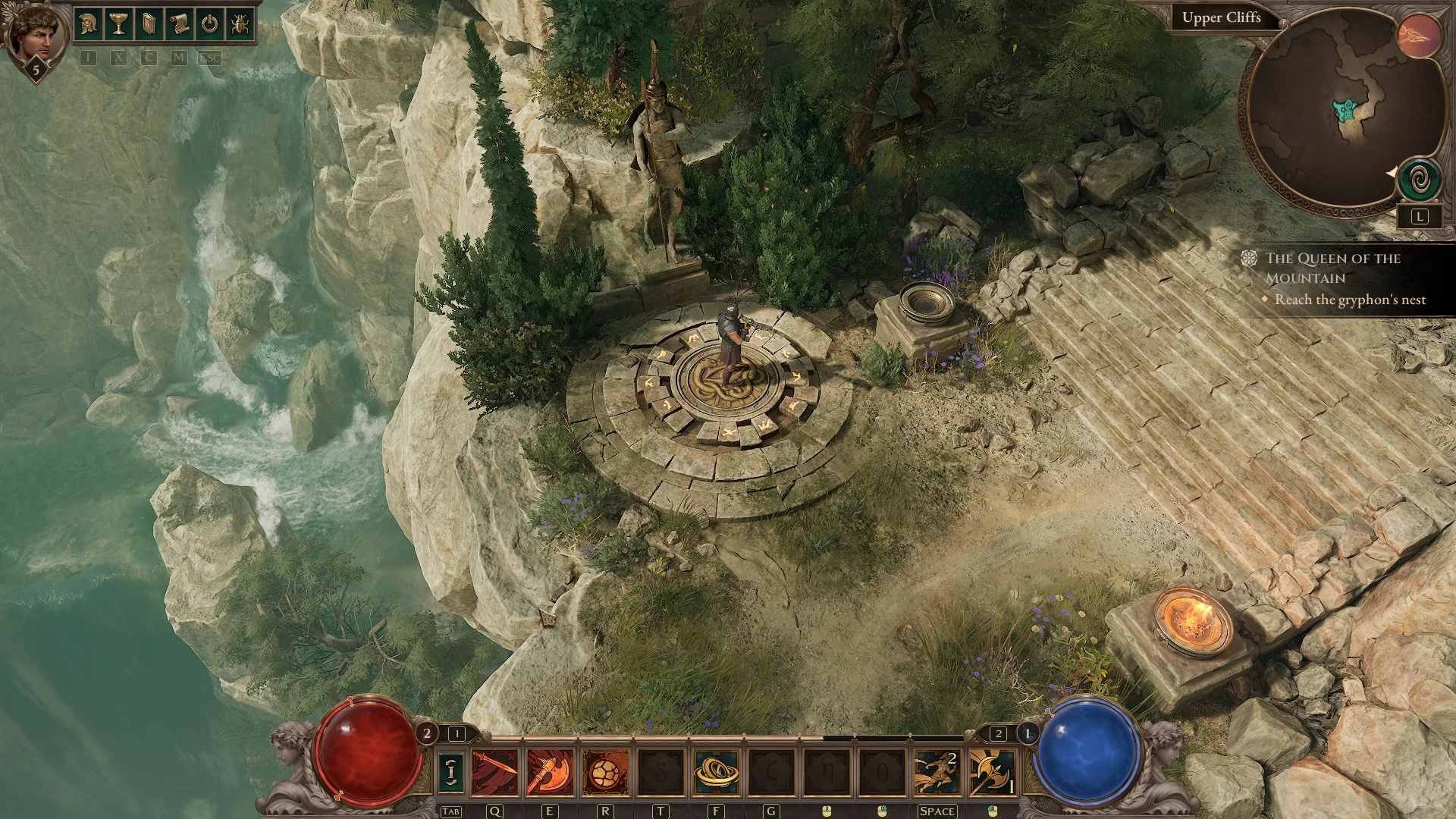Open the scroll icon menu

pyautogui.click(x=179, y=24)
